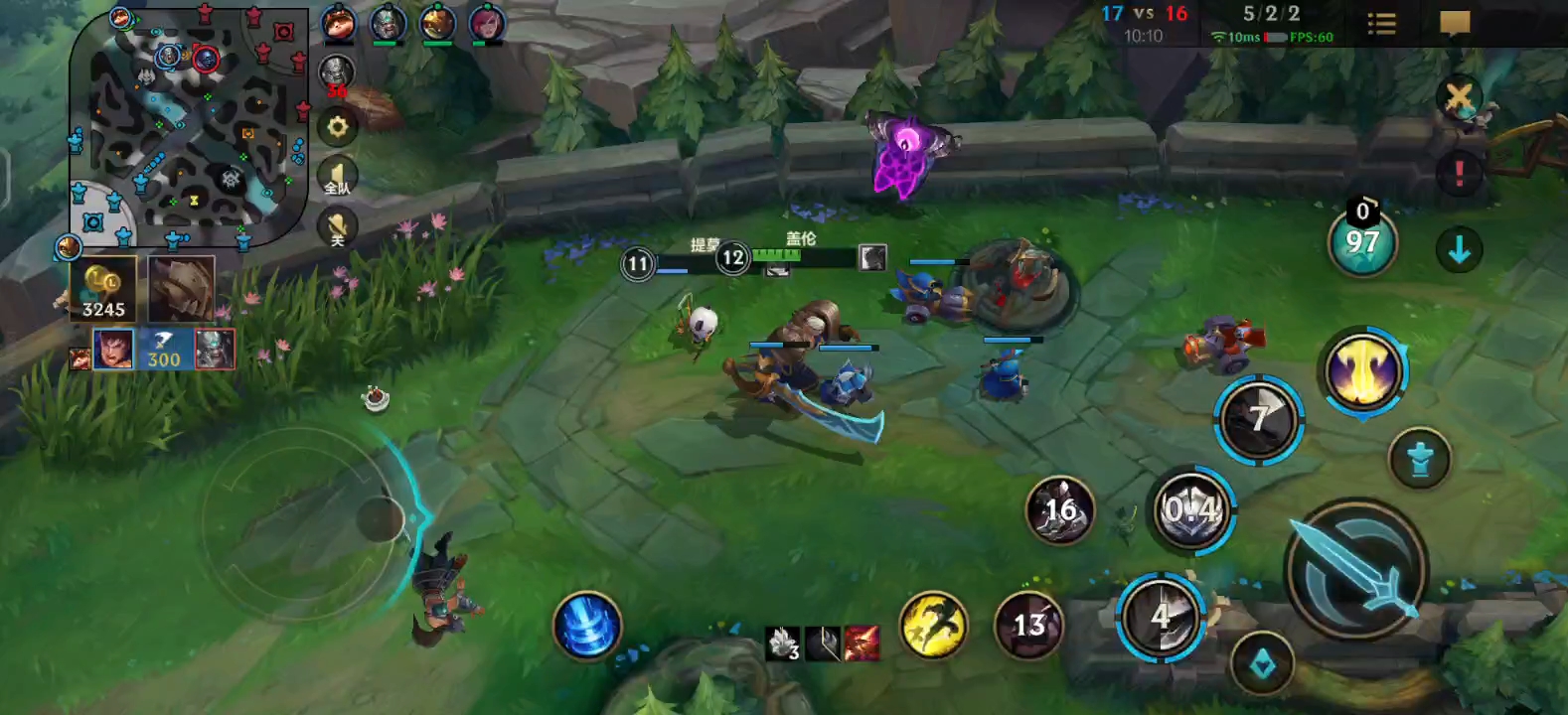Open settings with the gear icon
The image size is (1568, 715).
tap(337, 126)
